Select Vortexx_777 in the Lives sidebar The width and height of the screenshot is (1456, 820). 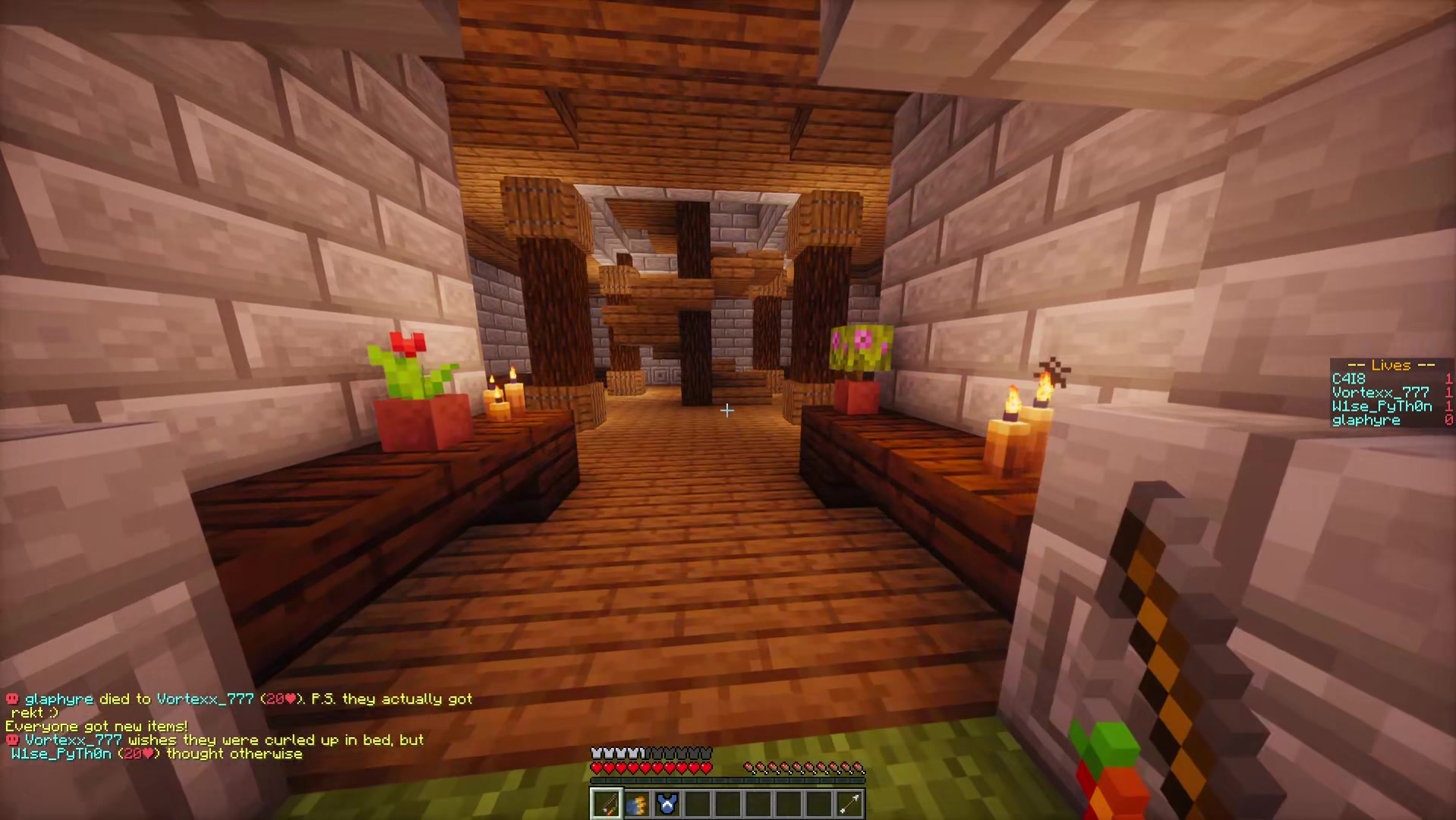click(x=1380, y=393)
